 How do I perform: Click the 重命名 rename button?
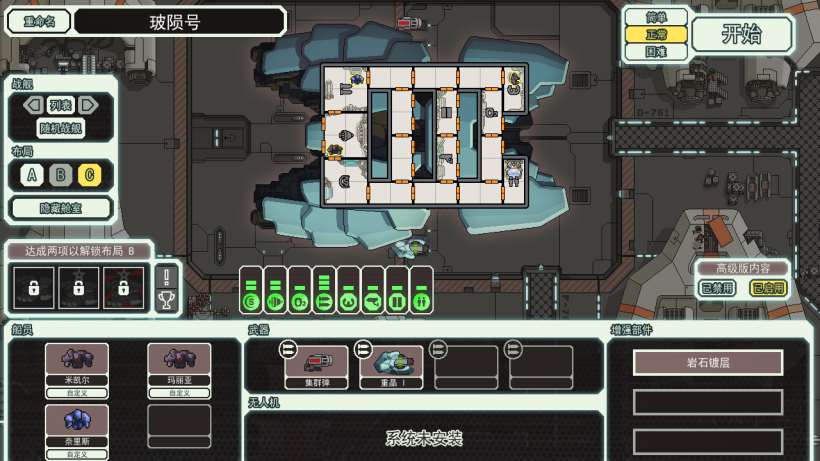click(40, 21)
